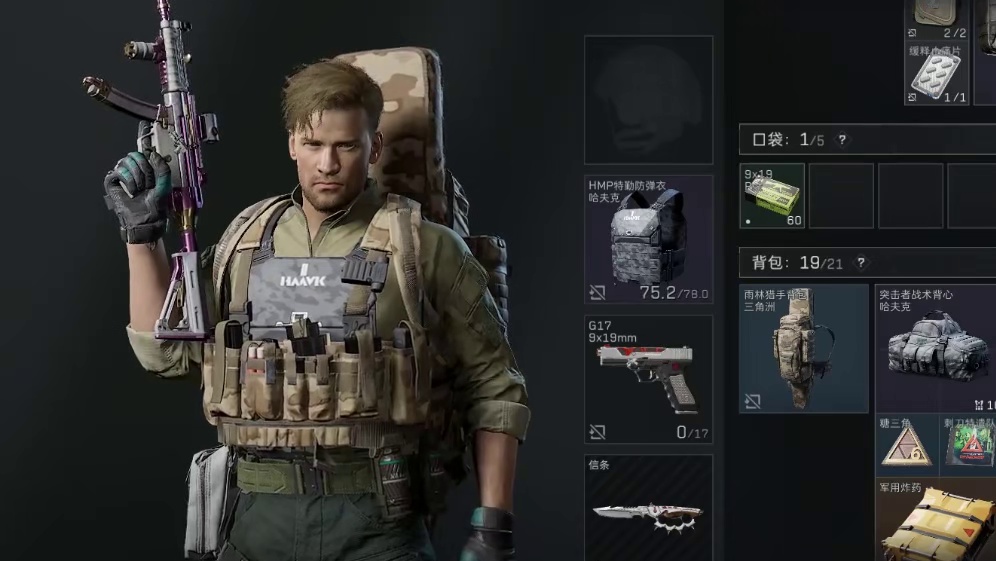Choose the military explosives crate
Image resolution: width=996 pixels, height=561 pixels.
936,522
